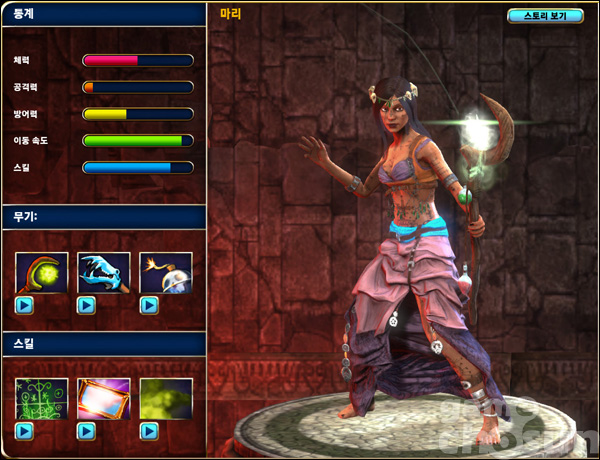Select the lit-fuse bomb weapon icon
Viewport: 600px width, 460px height.
[x=165, y=272]
